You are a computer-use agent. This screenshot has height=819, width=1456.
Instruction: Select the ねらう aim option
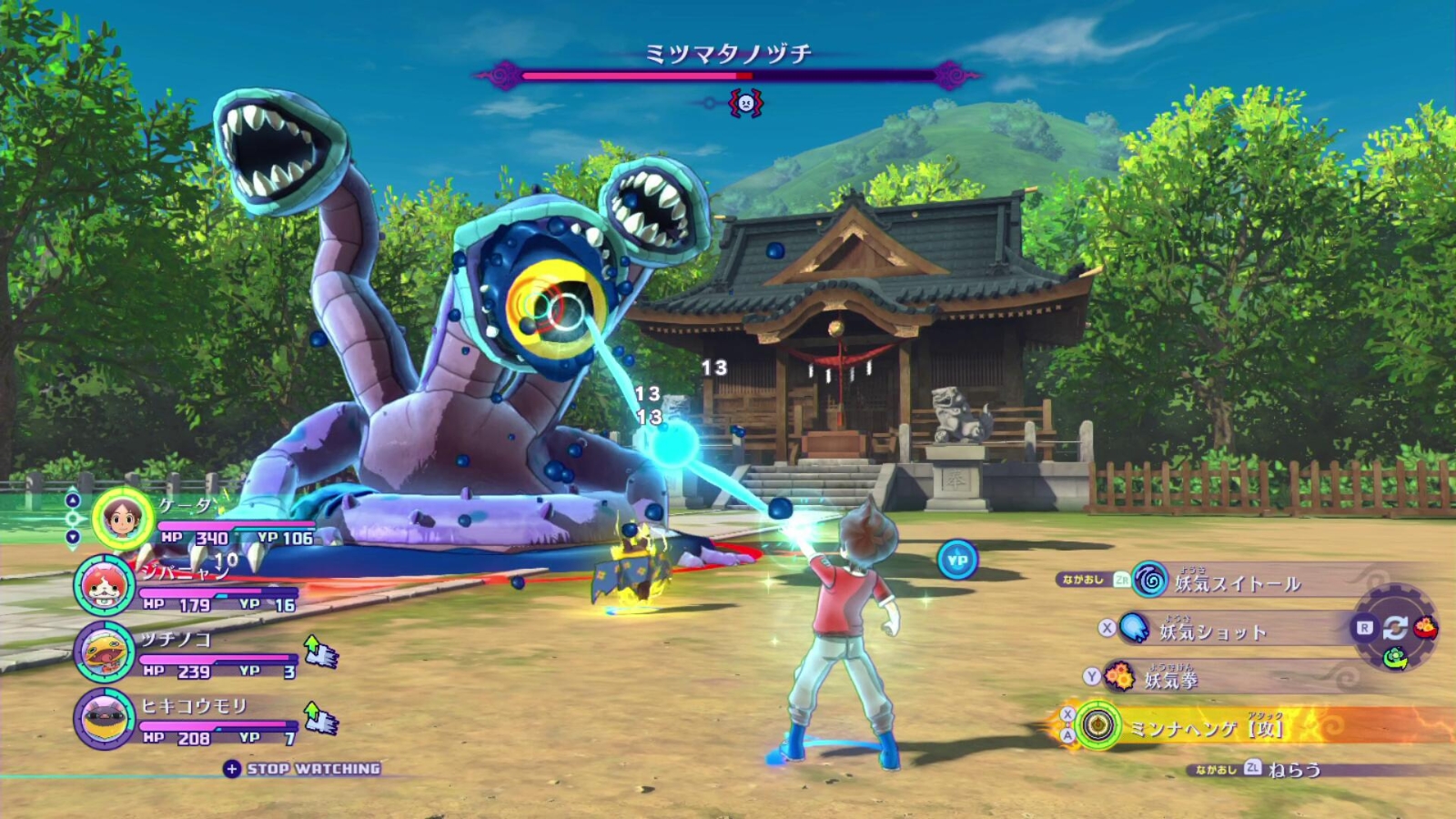click(1293, 770)
